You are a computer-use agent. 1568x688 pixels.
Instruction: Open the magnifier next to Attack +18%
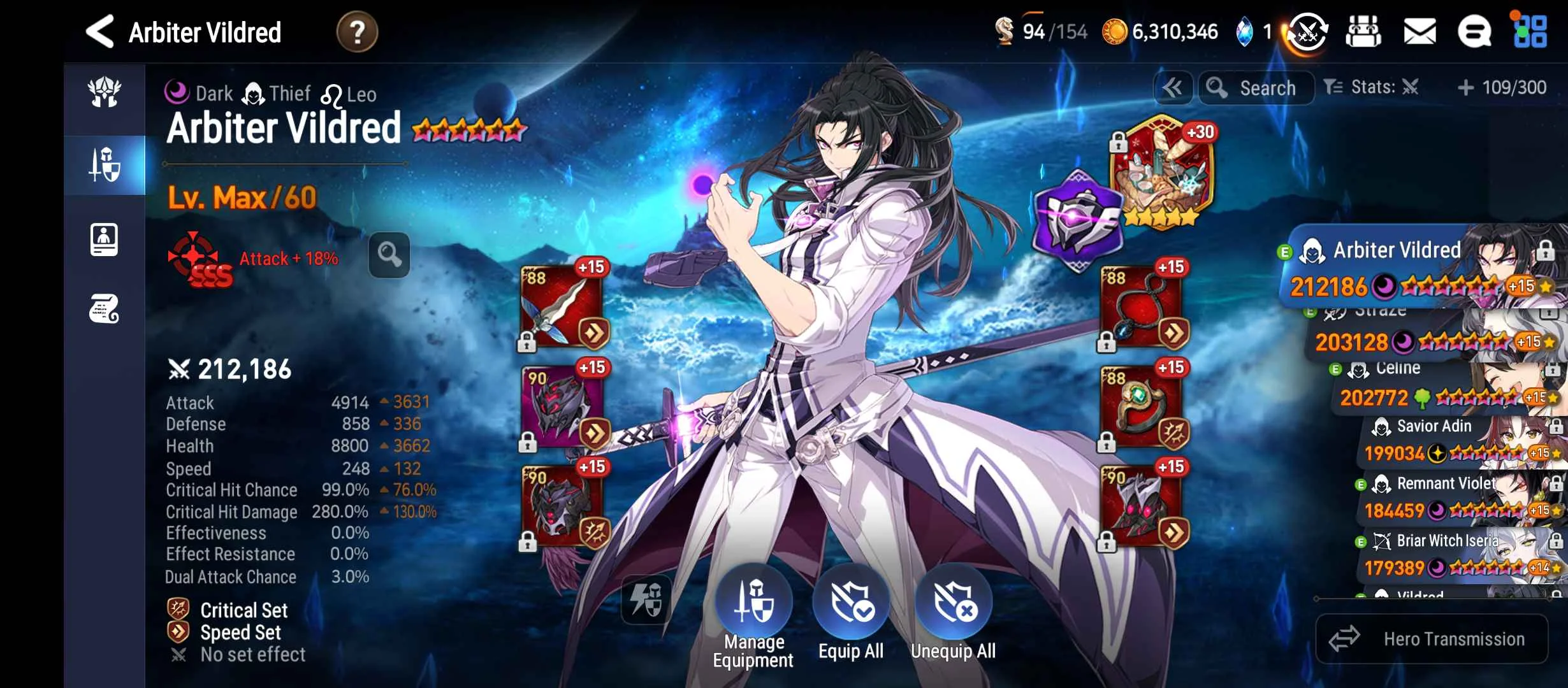[389, 255]
